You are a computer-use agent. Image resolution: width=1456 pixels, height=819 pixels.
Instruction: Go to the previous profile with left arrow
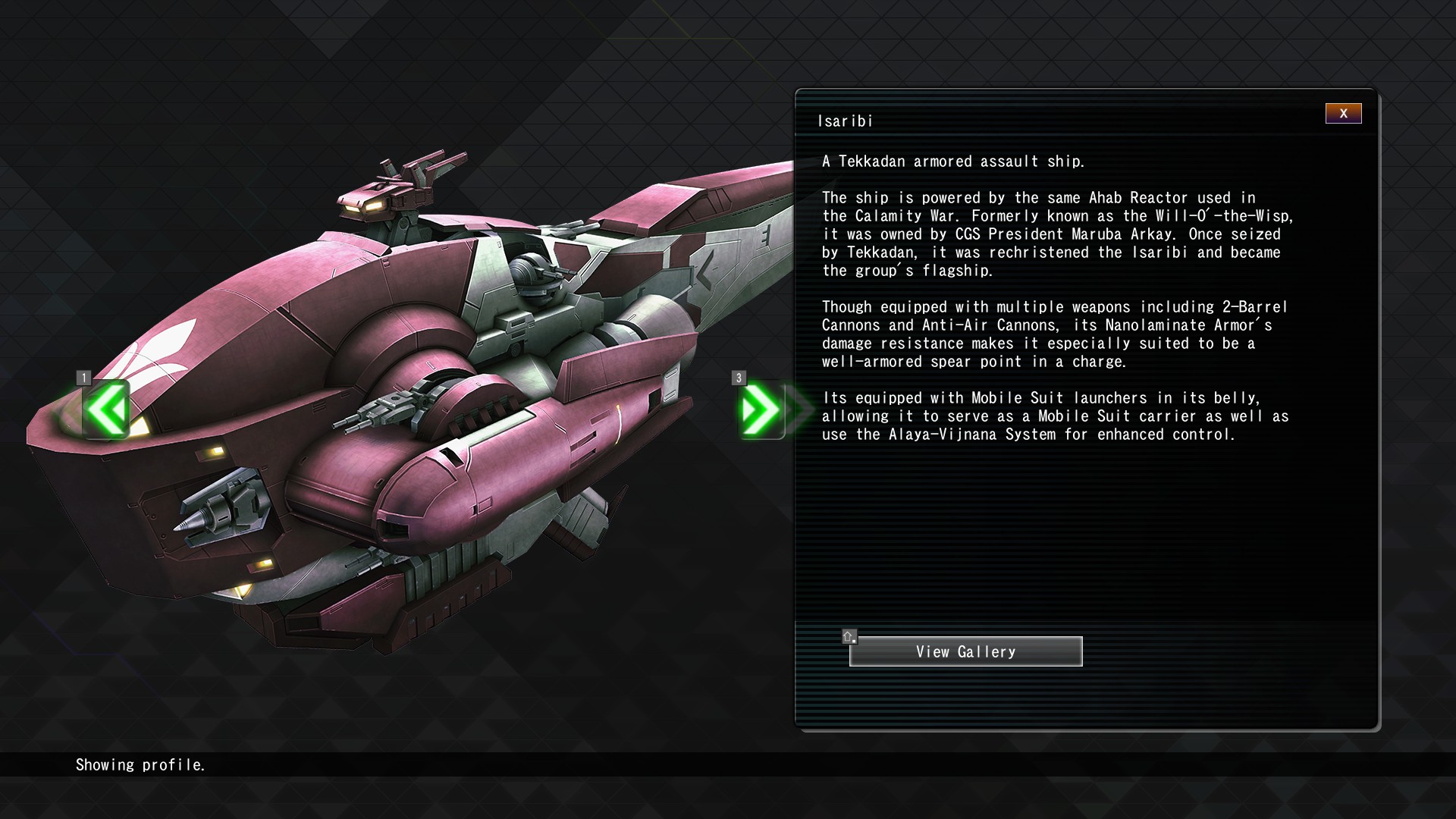pyautogui.click(x=107, y=409)
